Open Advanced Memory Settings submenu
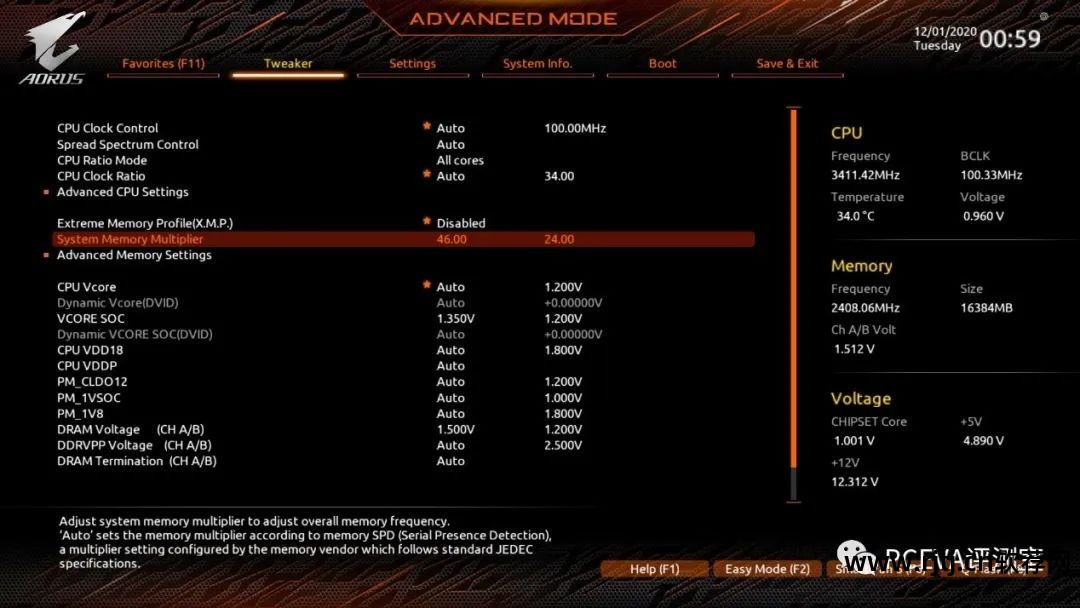 [134, 255]
